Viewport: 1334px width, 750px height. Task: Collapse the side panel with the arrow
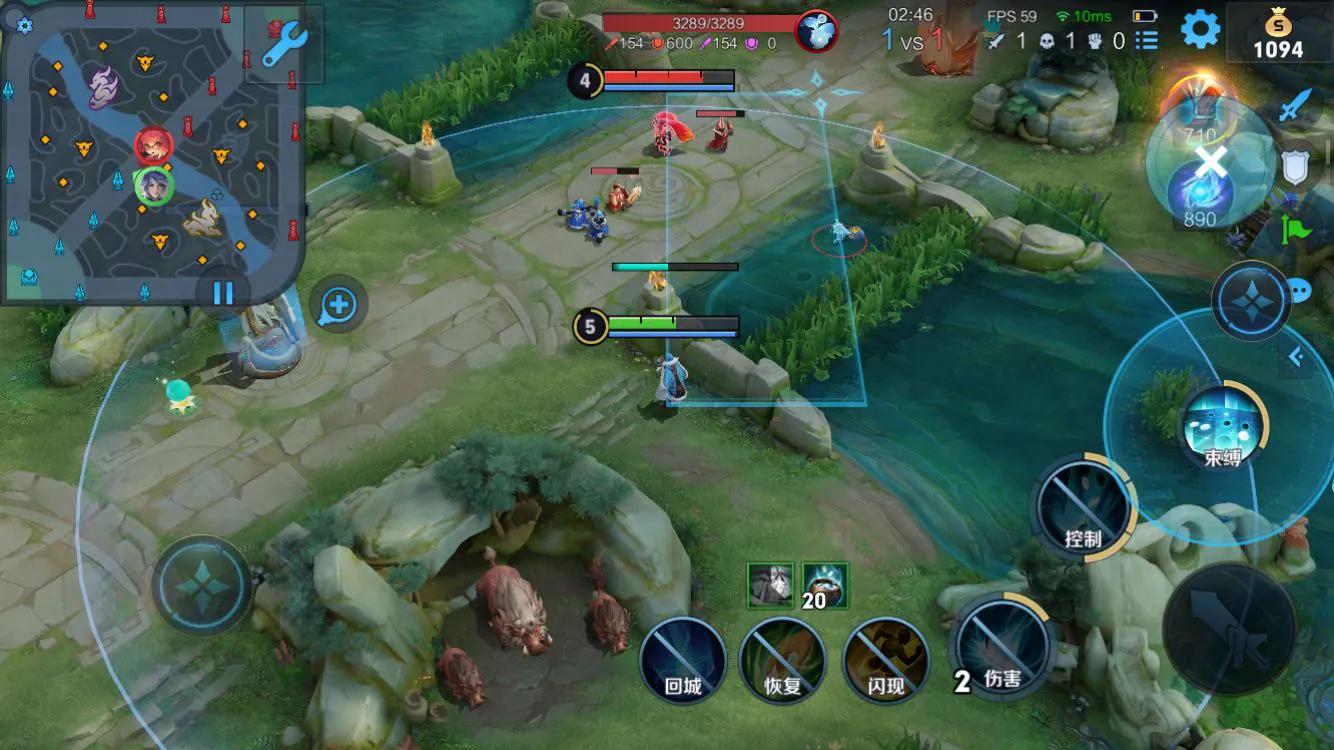[1296, 356]
